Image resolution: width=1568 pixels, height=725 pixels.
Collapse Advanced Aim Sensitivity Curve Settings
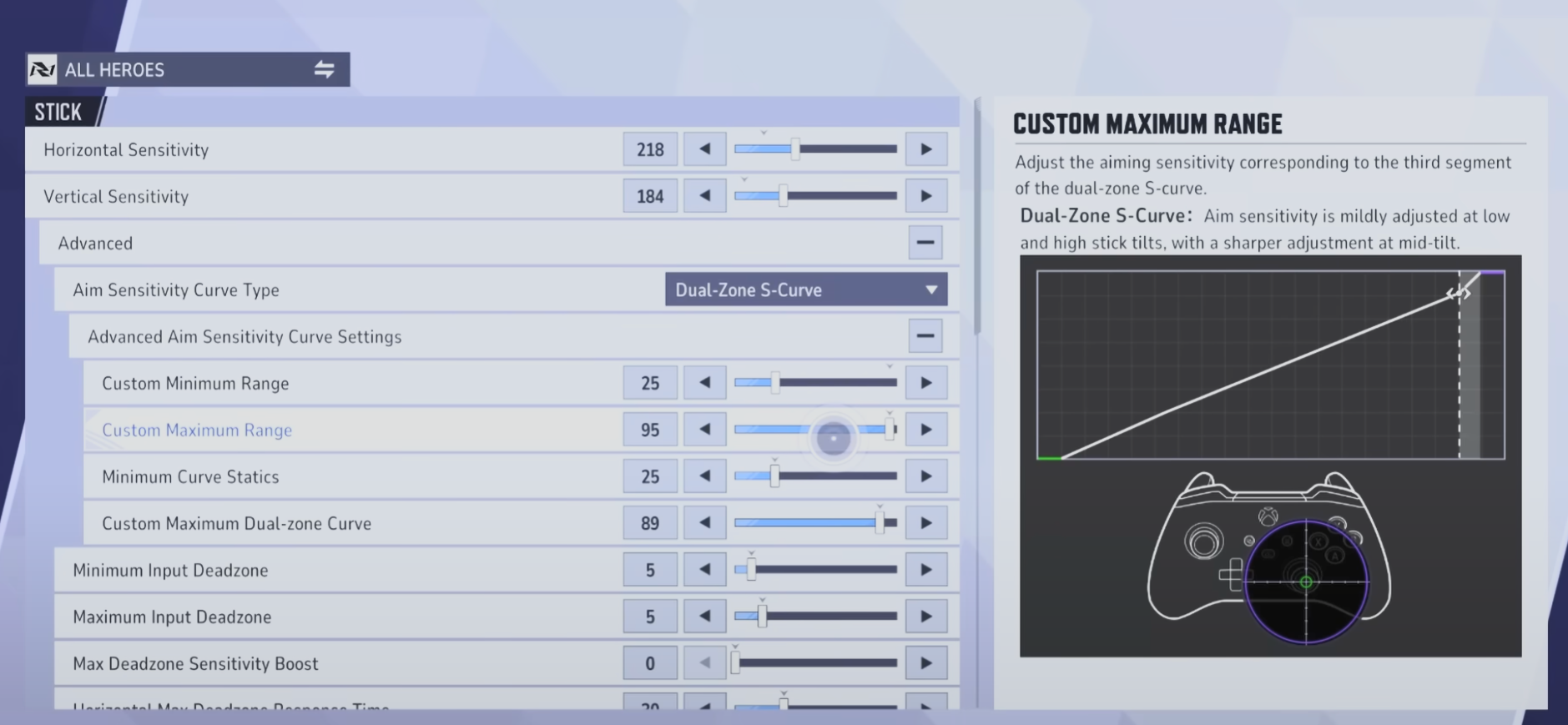[x=926, y=335]
